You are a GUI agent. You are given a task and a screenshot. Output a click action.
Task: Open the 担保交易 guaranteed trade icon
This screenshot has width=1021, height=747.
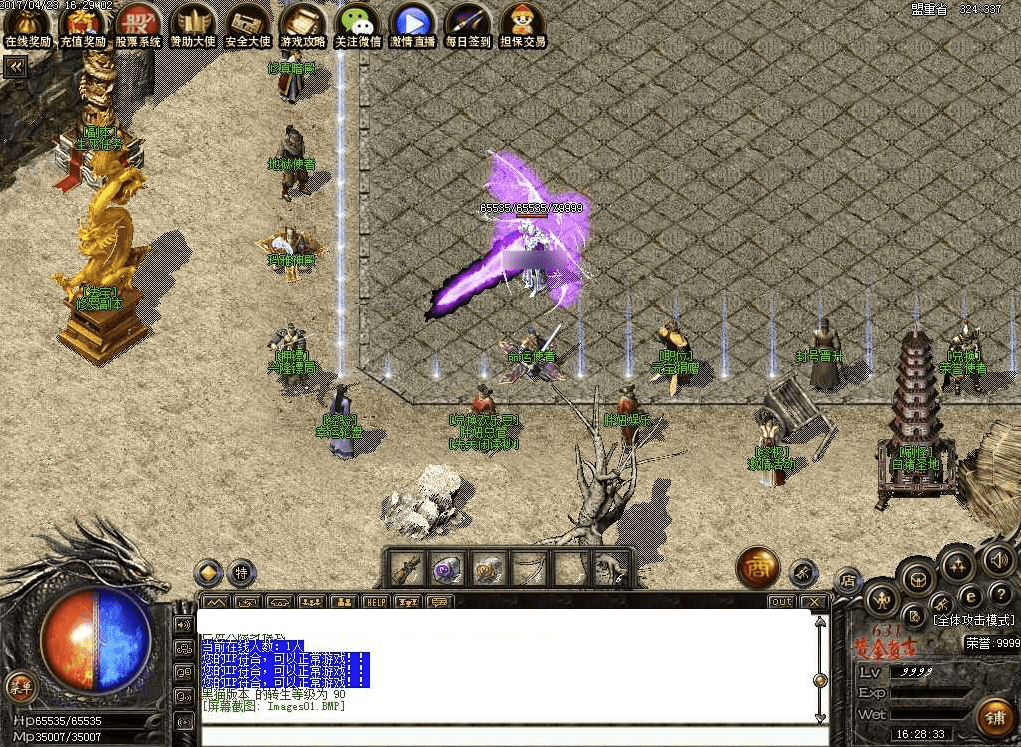click(x=523, y=25)
